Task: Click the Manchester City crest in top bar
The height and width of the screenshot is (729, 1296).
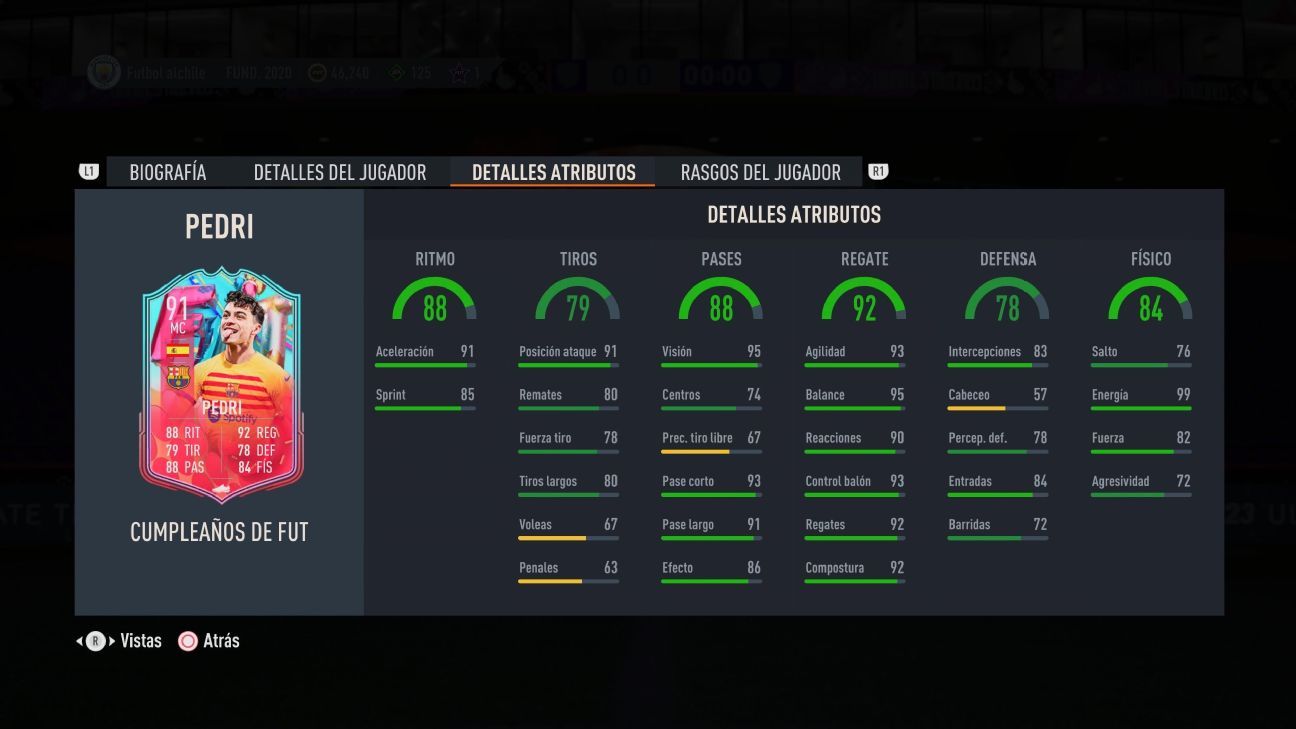Action: (102, 73)
